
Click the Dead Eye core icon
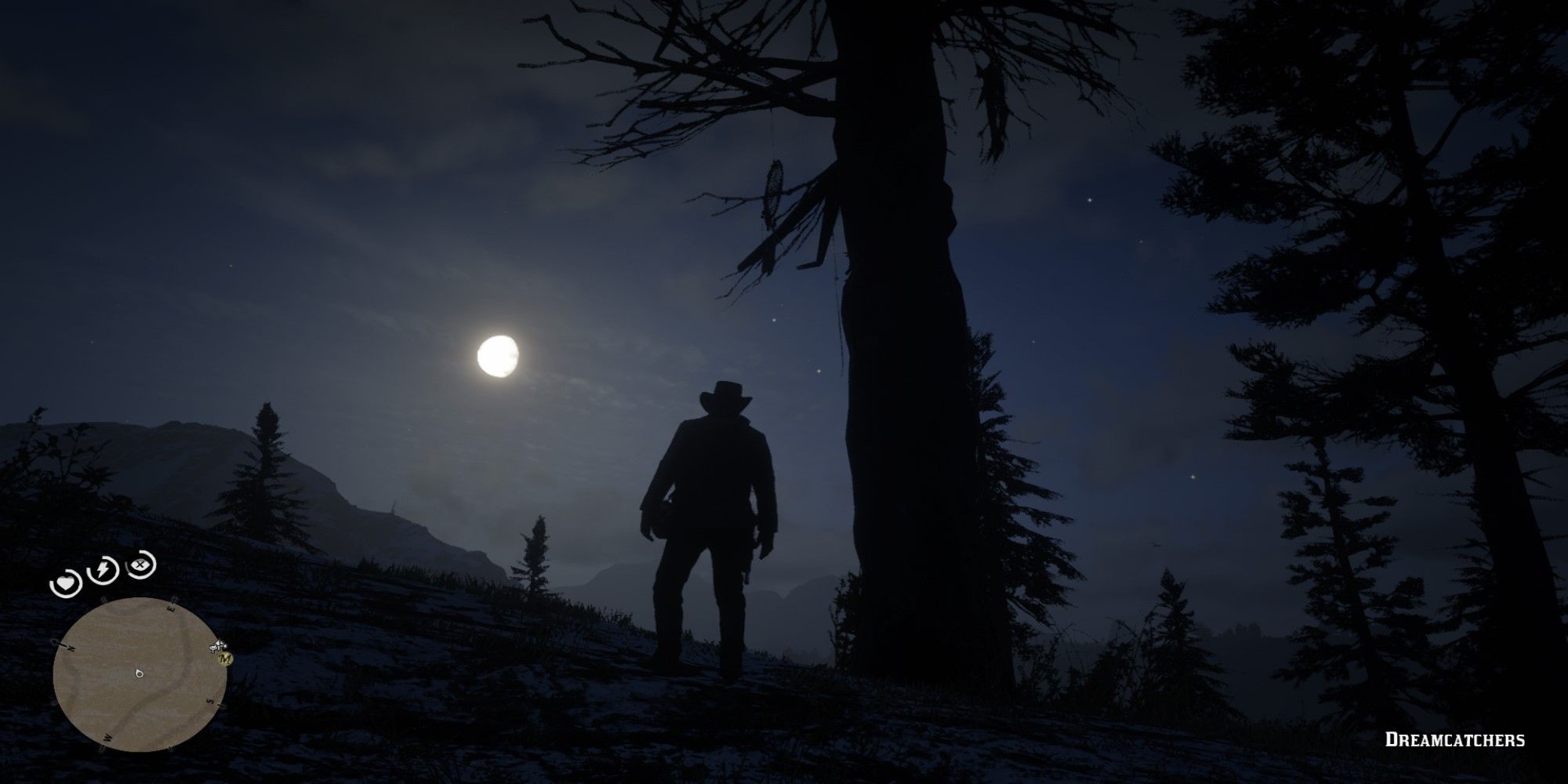click(x=139, y=565)
